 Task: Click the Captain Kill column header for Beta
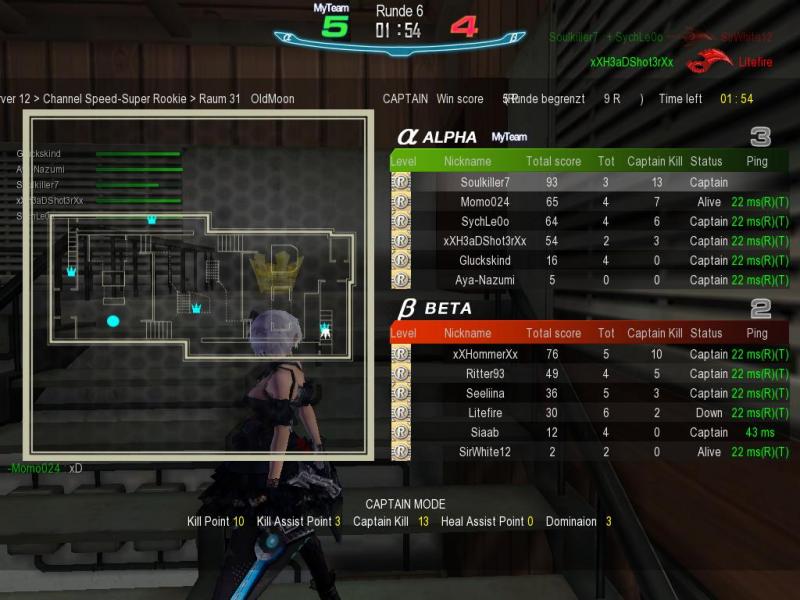[x=654, y=333]
